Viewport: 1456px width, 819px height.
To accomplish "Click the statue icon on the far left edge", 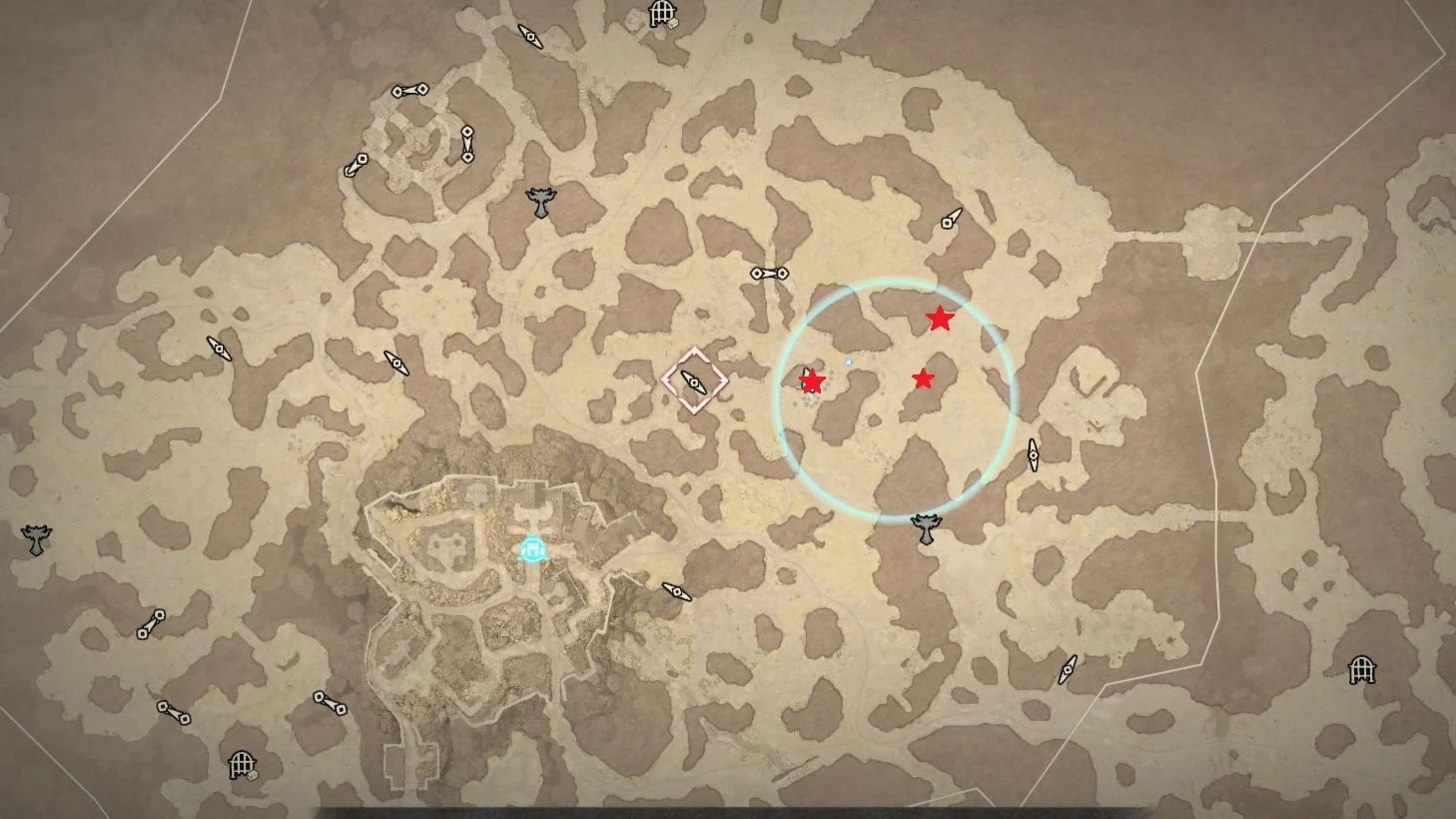I will [x=34, y=539].
